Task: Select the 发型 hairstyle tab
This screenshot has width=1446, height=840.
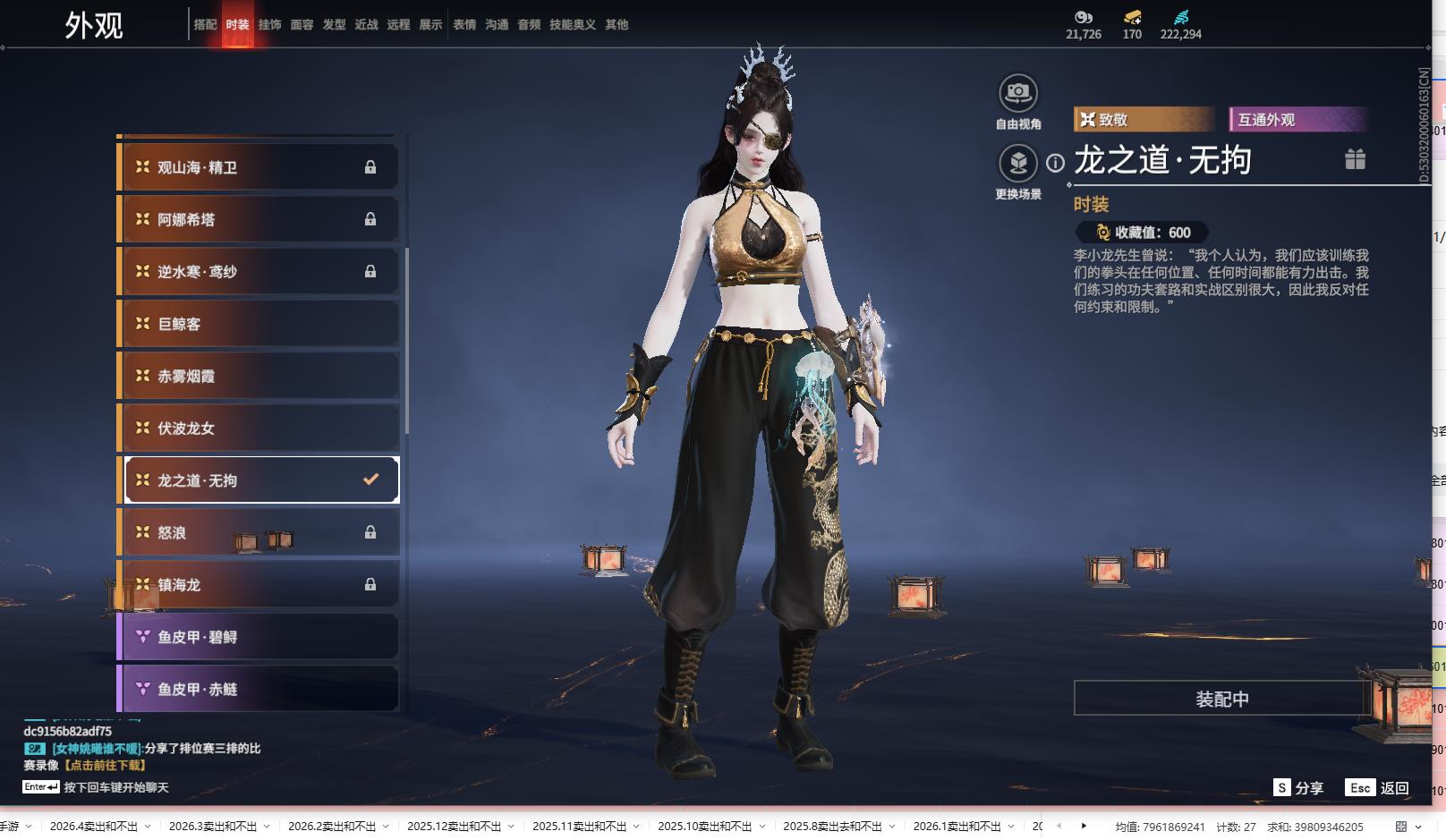Action: [x=334, y=25]
